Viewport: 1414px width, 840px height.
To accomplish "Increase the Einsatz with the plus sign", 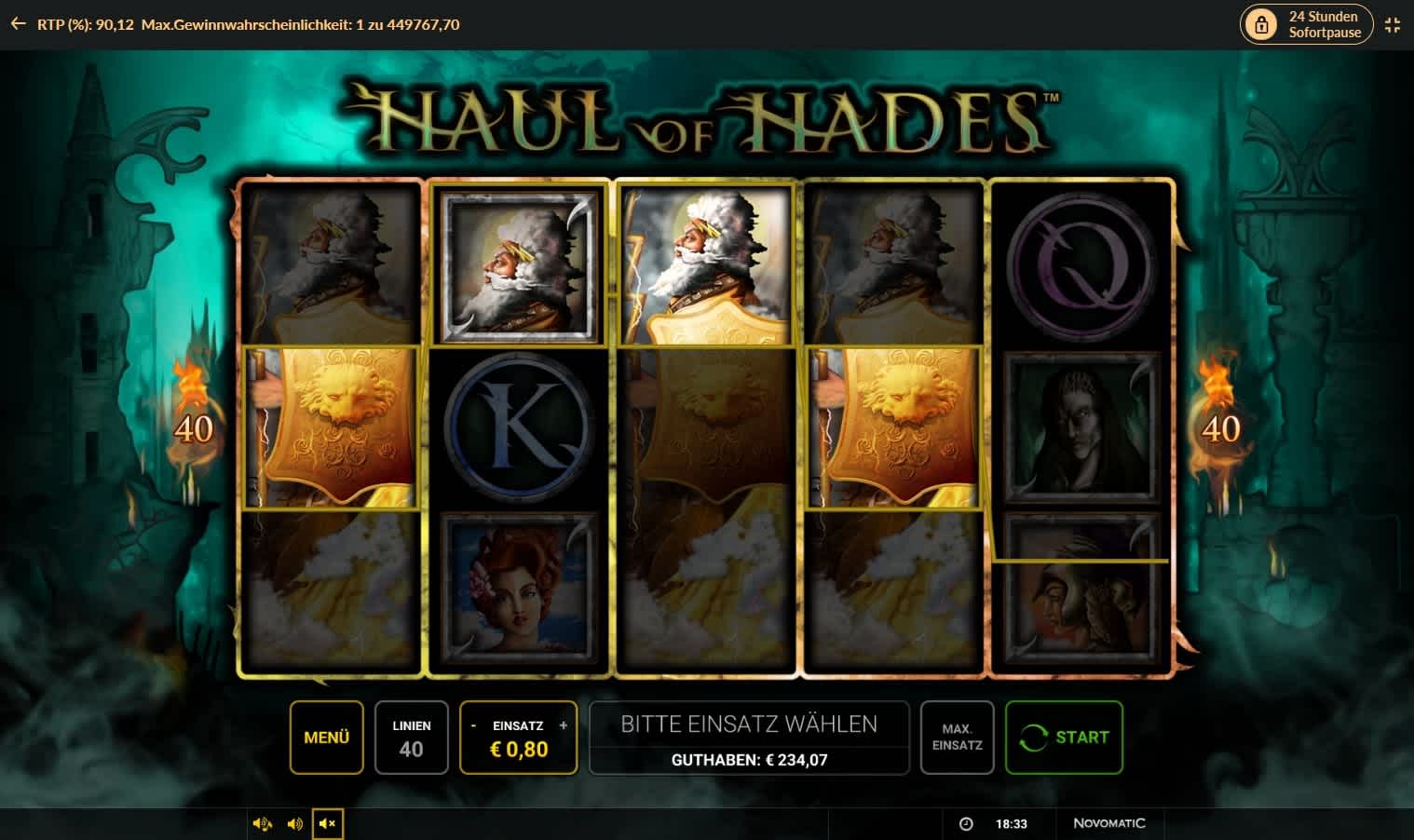I will coord(563,725).
